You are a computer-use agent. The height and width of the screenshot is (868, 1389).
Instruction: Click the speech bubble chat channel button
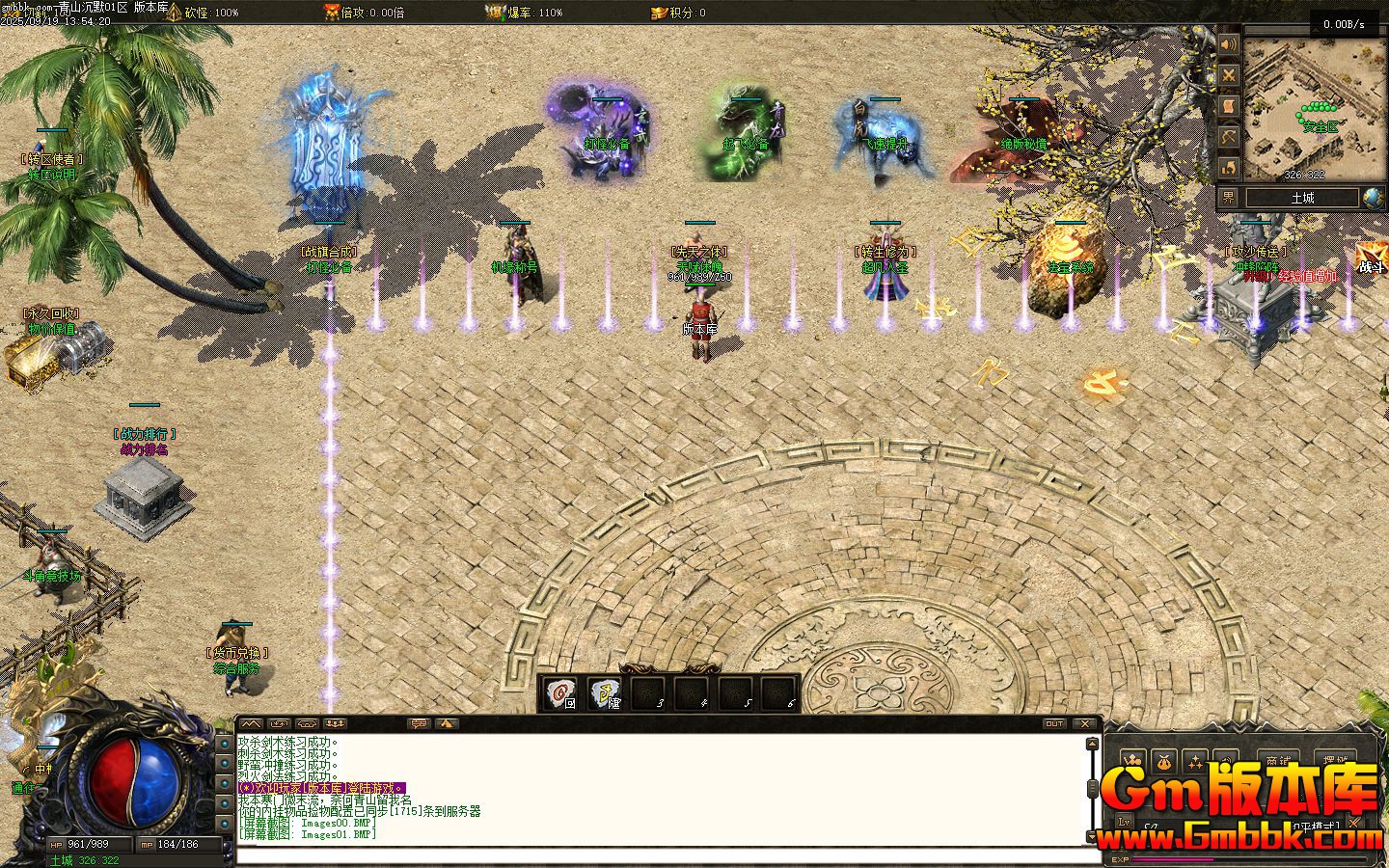tap(420, 723)
